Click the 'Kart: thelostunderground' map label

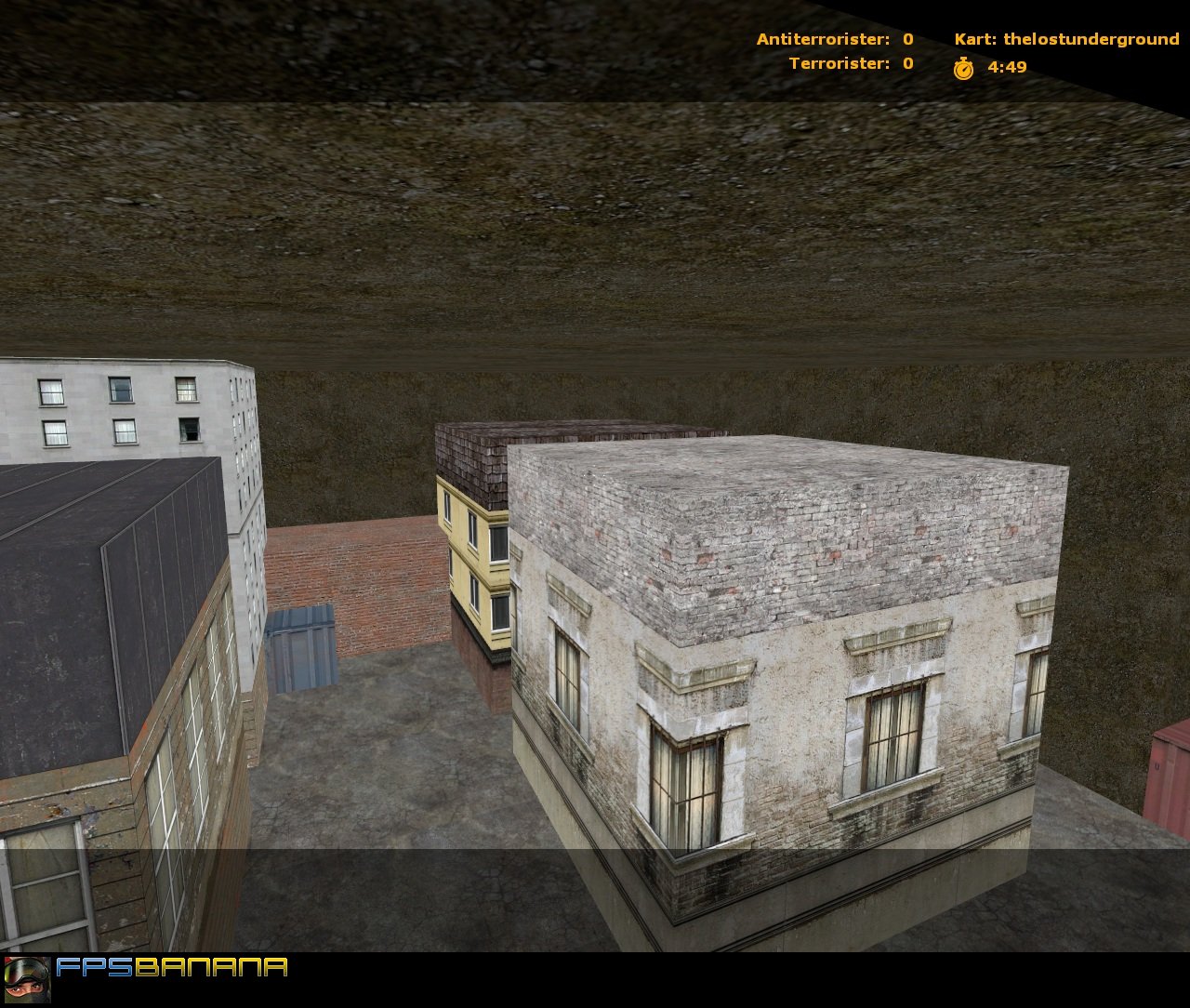tap(1065, 38)
